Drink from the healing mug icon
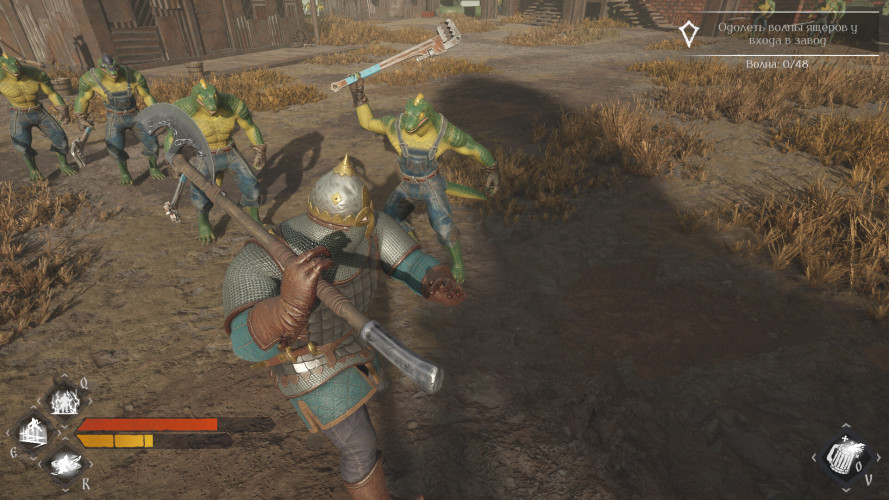 842,458
